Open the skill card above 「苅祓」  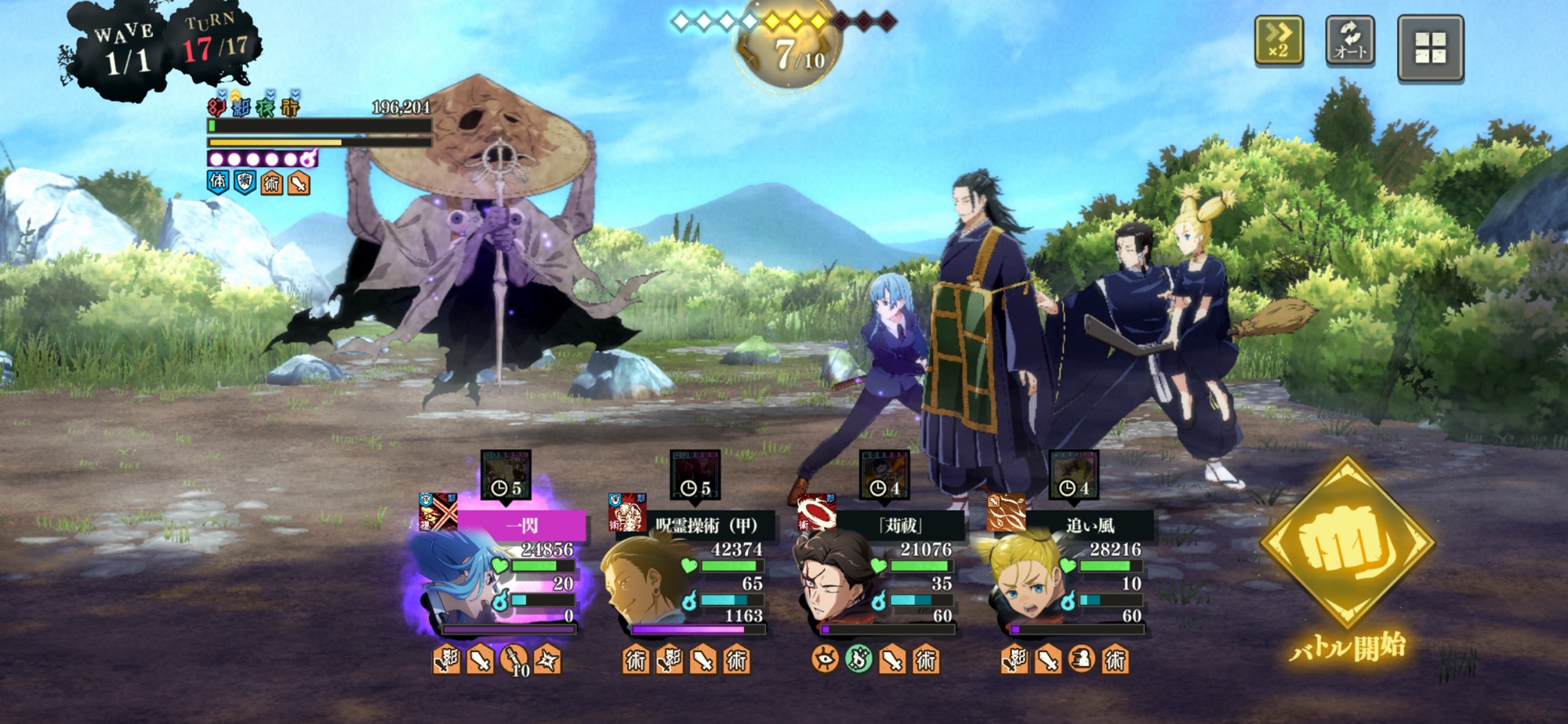[884, 475]
